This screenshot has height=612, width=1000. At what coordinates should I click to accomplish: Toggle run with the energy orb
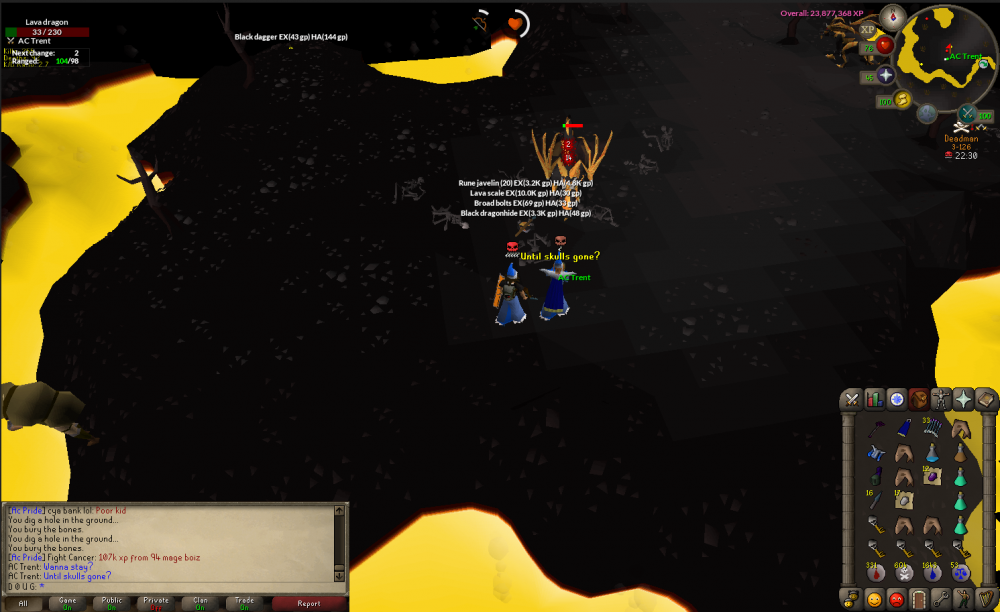(902, 99)
